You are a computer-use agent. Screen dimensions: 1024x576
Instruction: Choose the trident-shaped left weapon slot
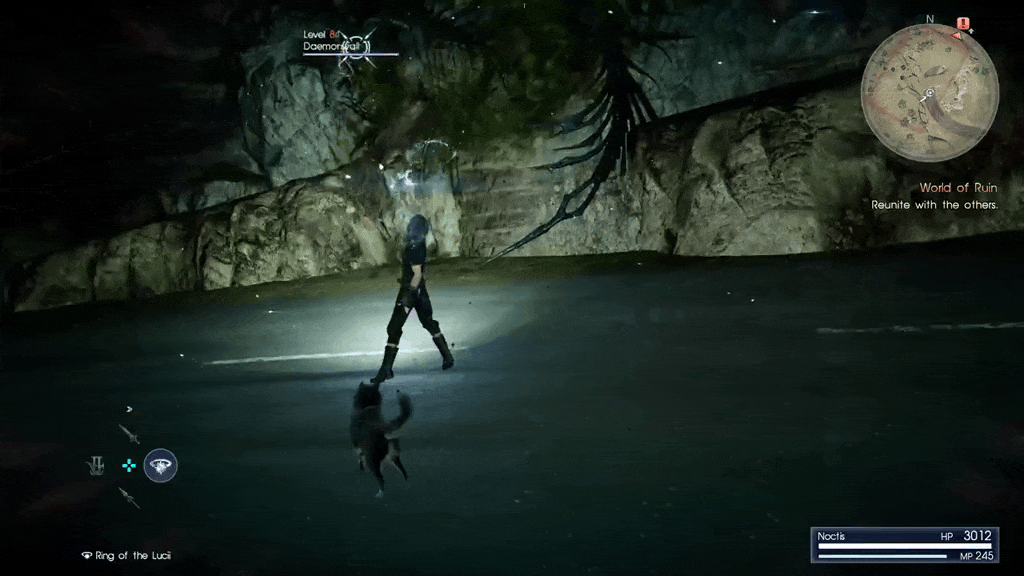click(x=96, y=466)
